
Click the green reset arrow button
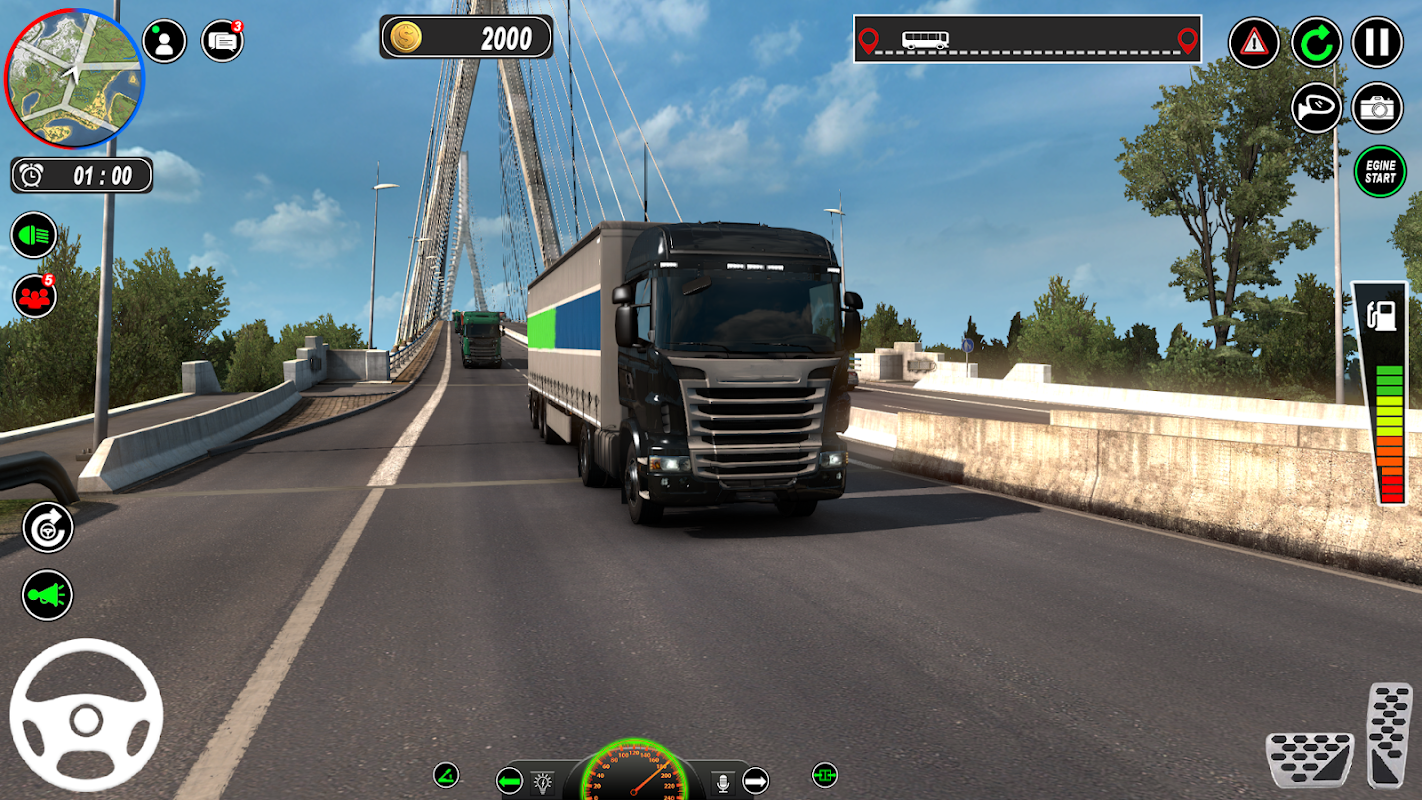[1316, 43]
